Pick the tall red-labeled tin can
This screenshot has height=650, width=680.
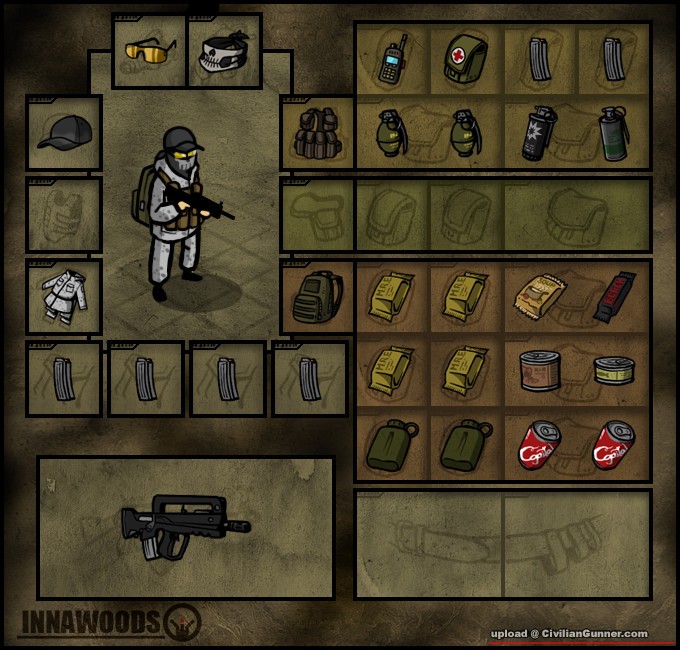(x=539, y=370)
